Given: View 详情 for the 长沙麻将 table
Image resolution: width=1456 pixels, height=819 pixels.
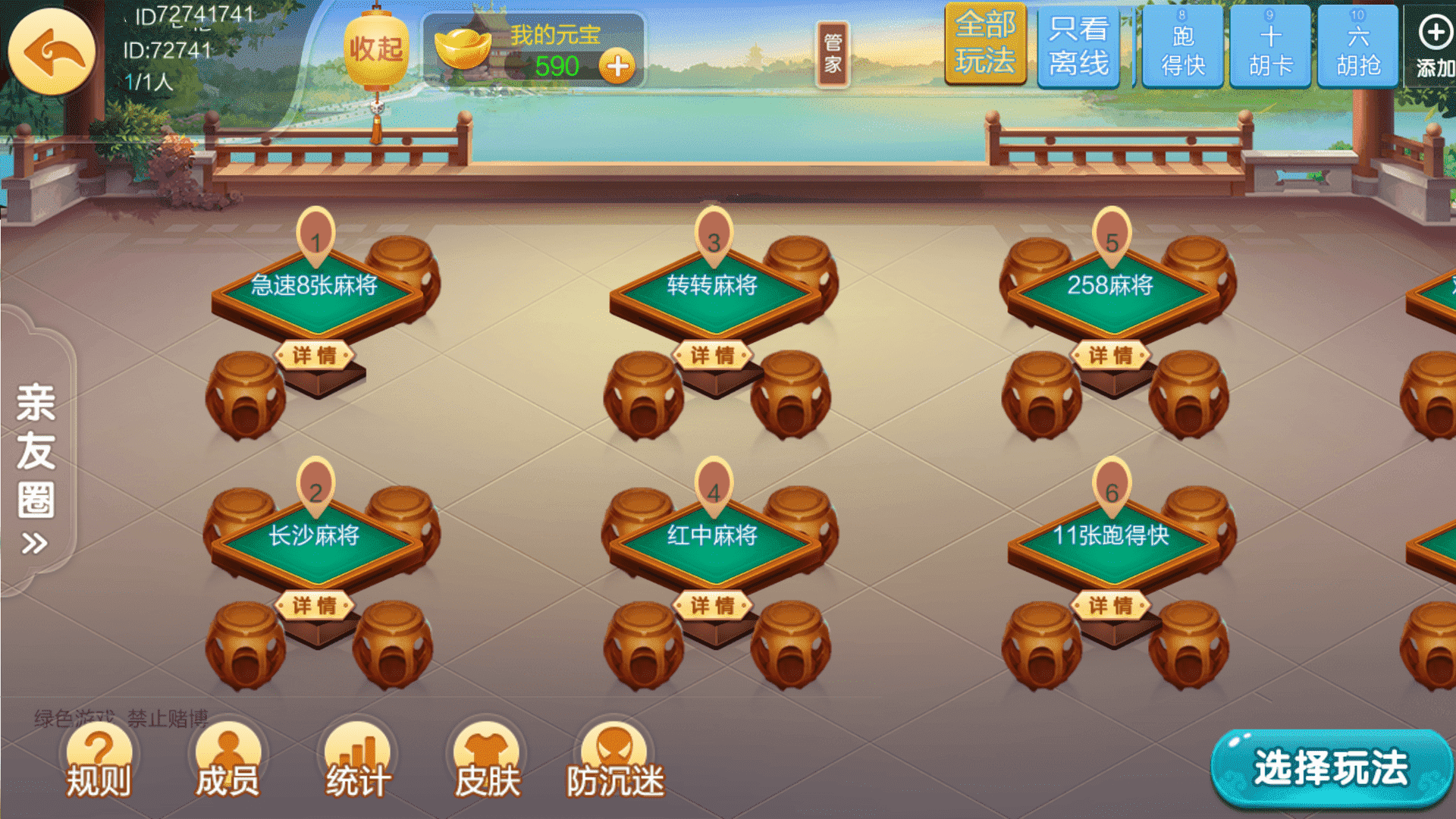Looking at the screenshot, I should click(314, 606).
